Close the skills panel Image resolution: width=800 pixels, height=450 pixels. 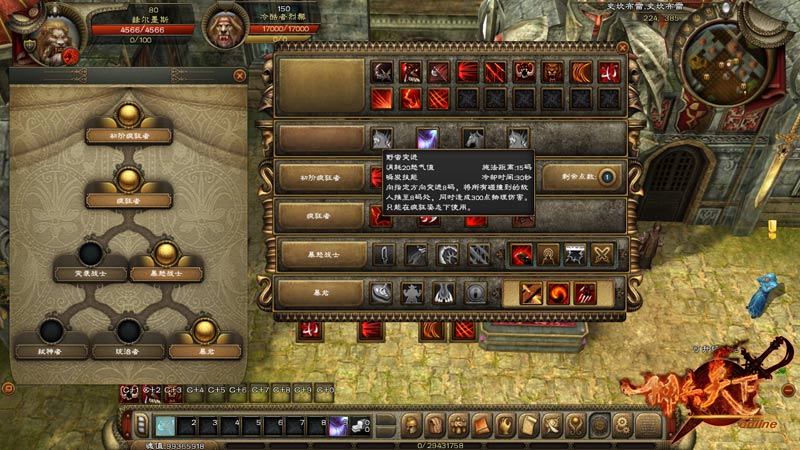tap(620, 46)
